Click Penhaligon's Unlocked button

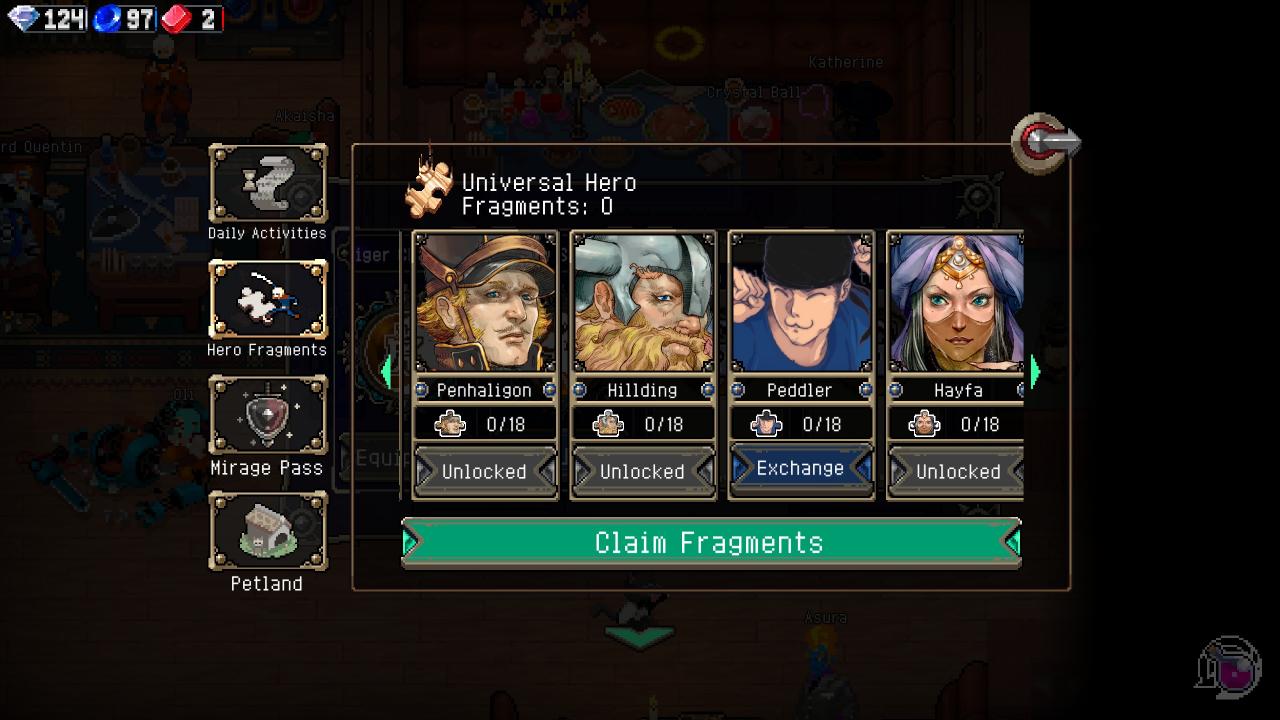pos(485,471)
